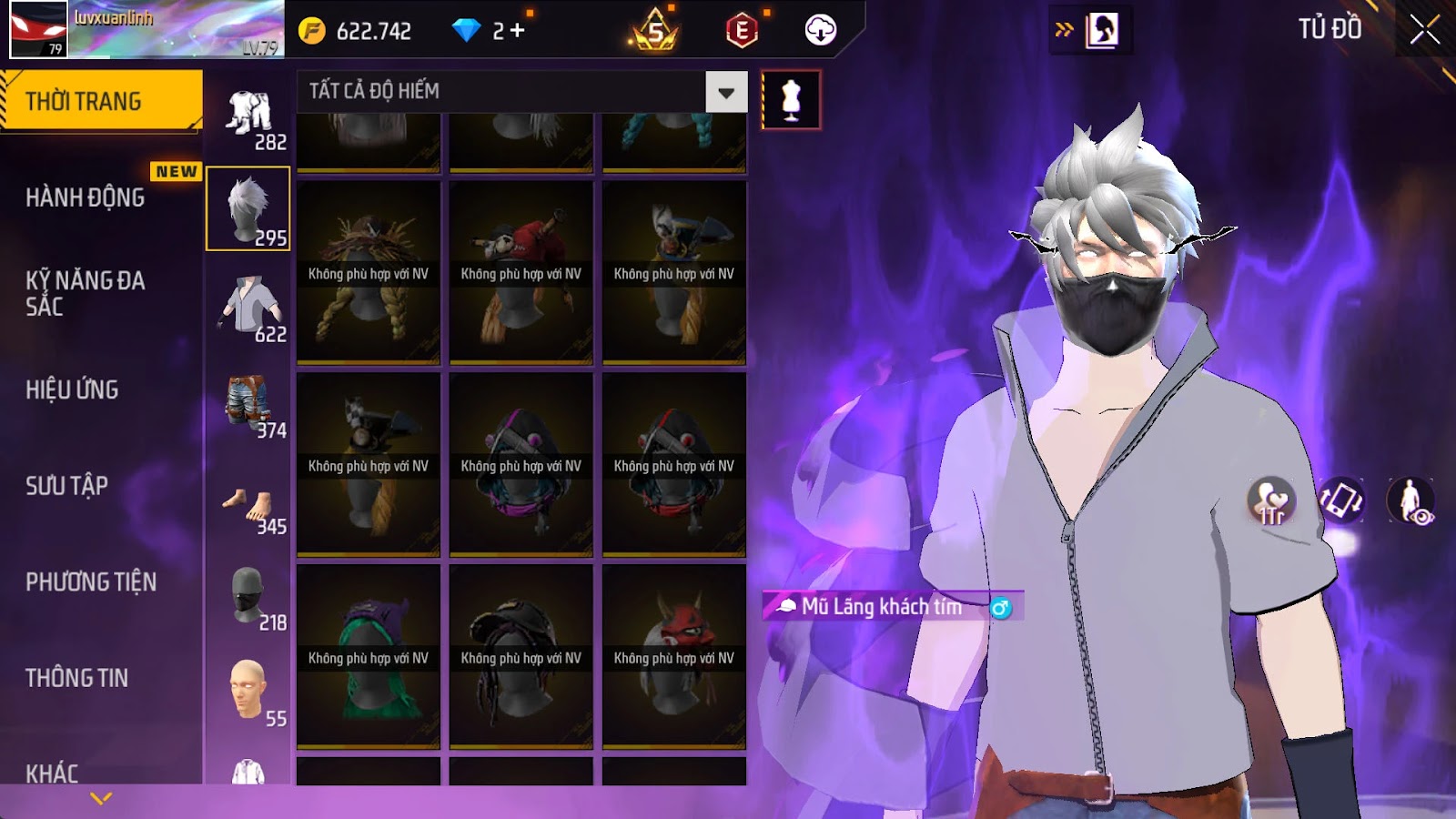This screenshot has width=1456, height=819.
Task: Open the Phương Tiện vehicles tab
Action: [91, 581]
